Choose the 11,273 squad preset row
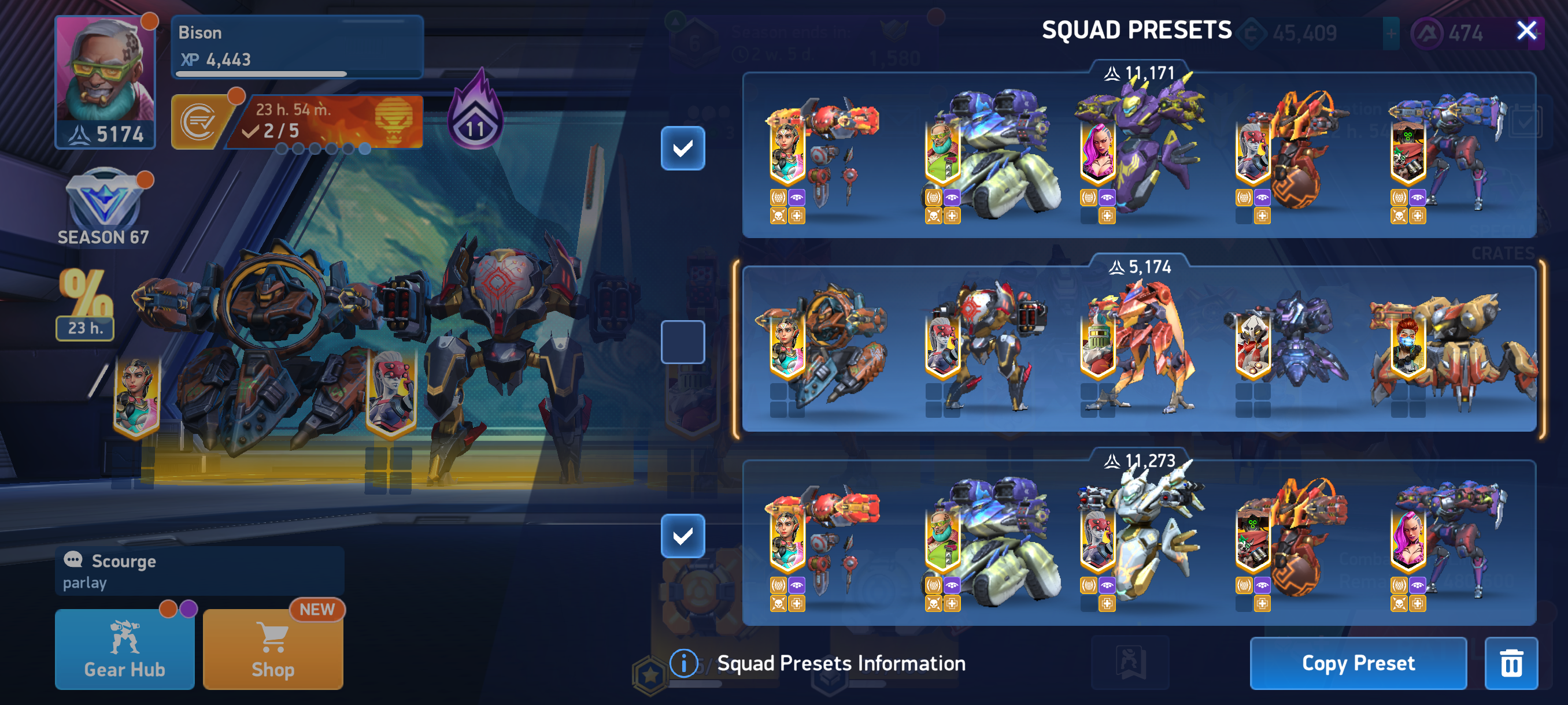Viewport: 1568px width, 705px height. [1138, 543]
